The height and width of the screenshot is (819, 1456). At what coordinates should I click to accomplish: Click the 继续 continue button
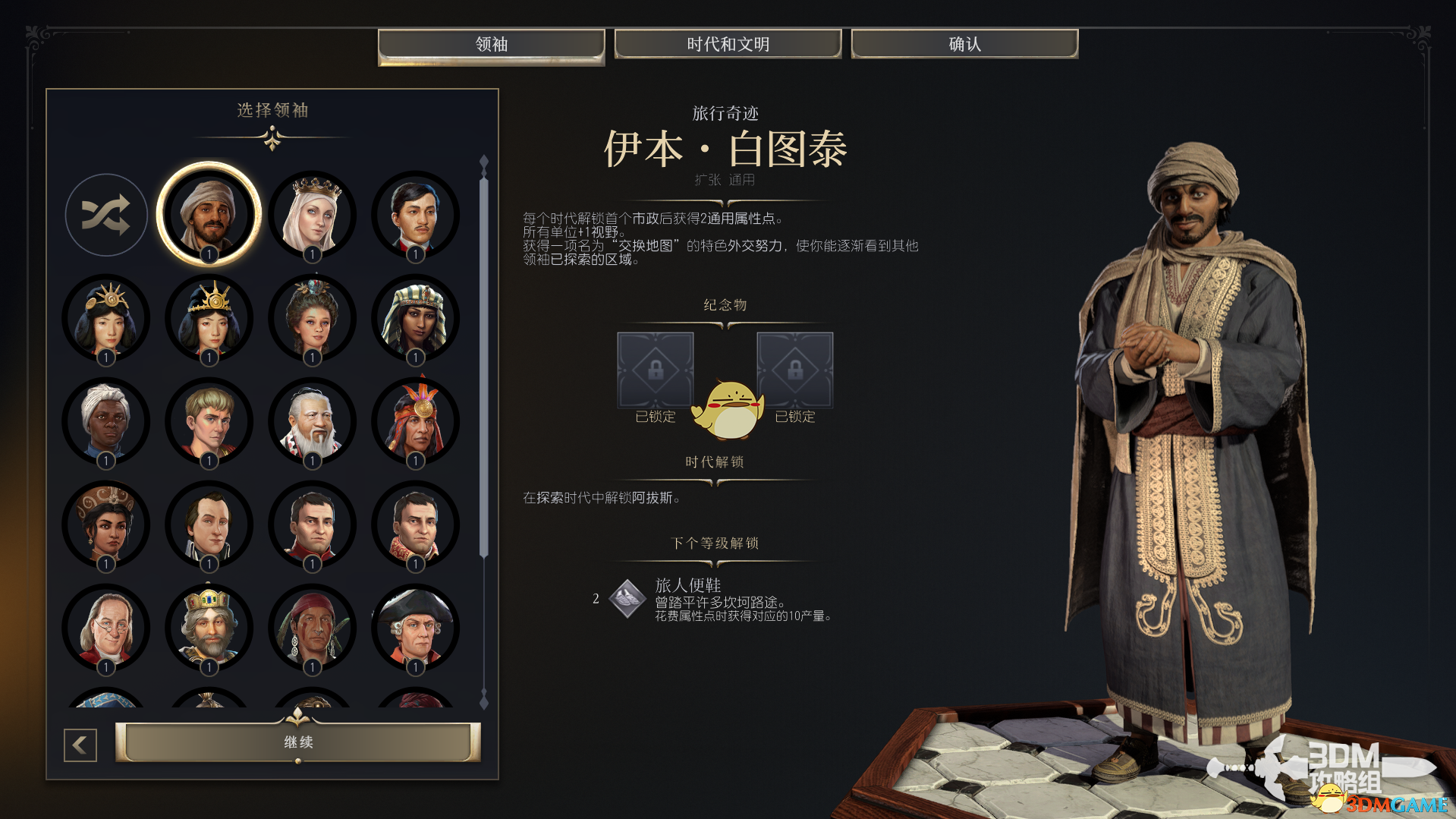coord(297,742)
